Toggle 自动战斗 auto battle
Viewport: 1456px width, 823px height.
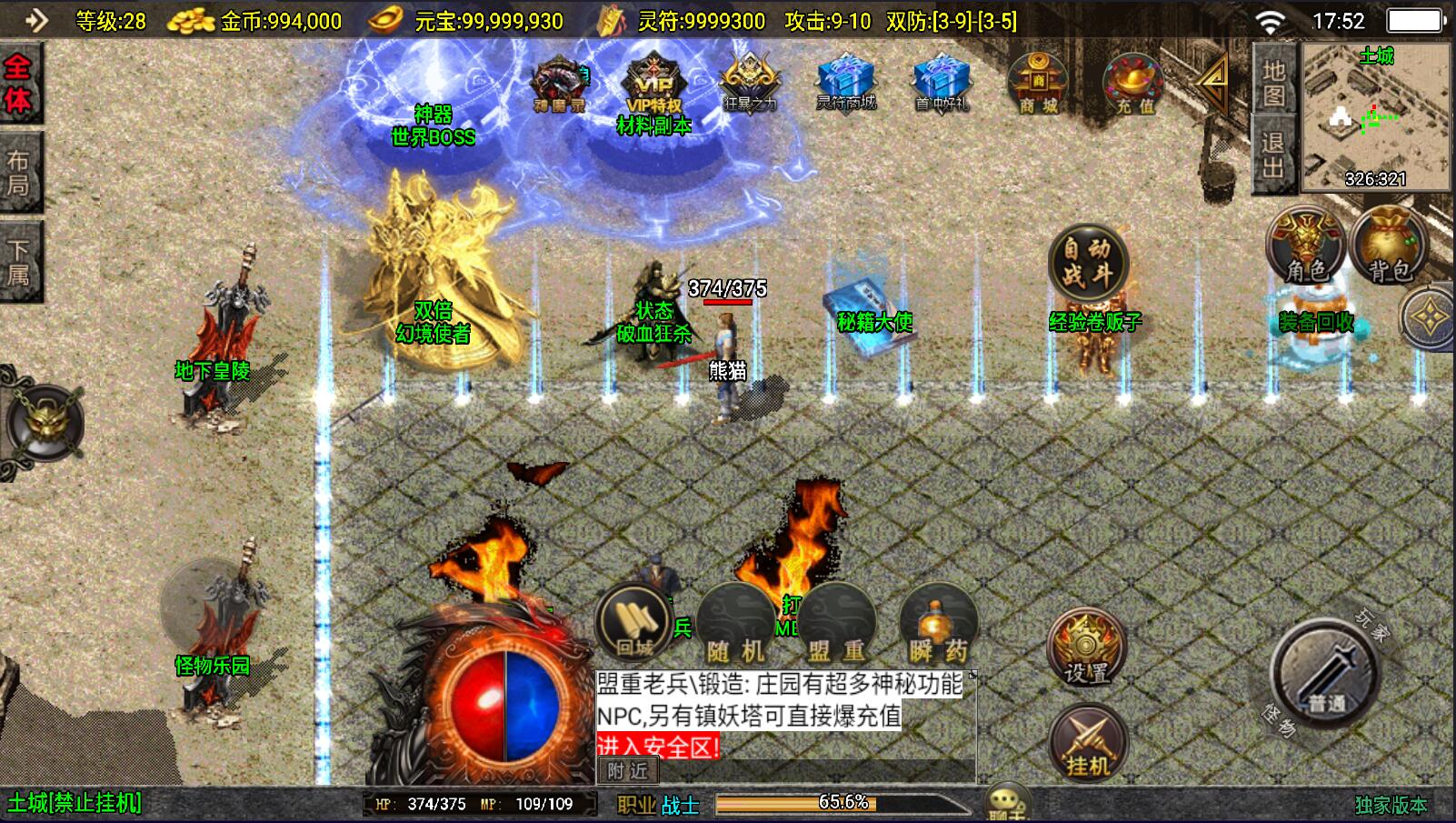[1087, 262]
